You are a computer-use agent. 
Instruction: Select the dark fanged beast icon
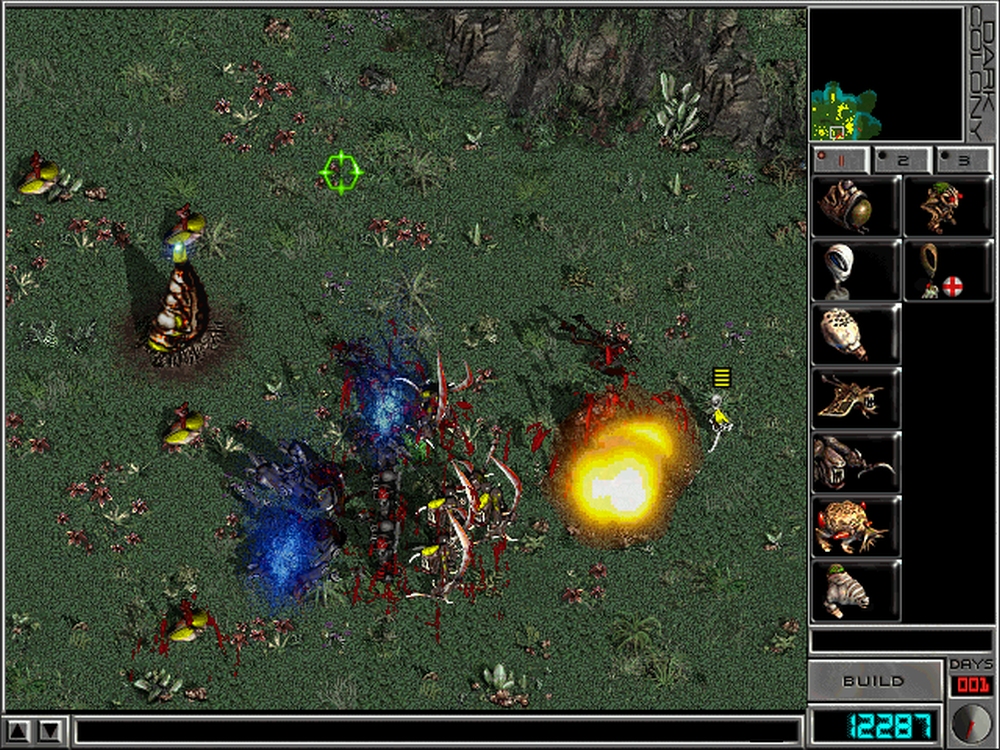[x=855, y=462]
